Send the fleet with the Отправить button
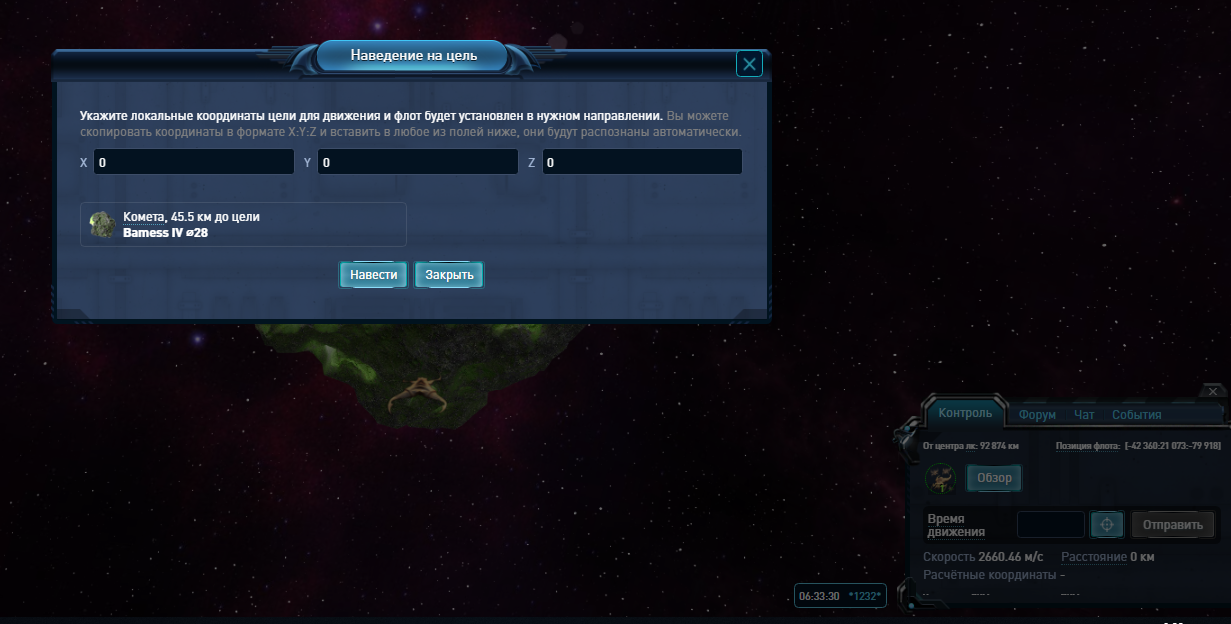This screenshot has width=1231, height=624. (1172, 525)
